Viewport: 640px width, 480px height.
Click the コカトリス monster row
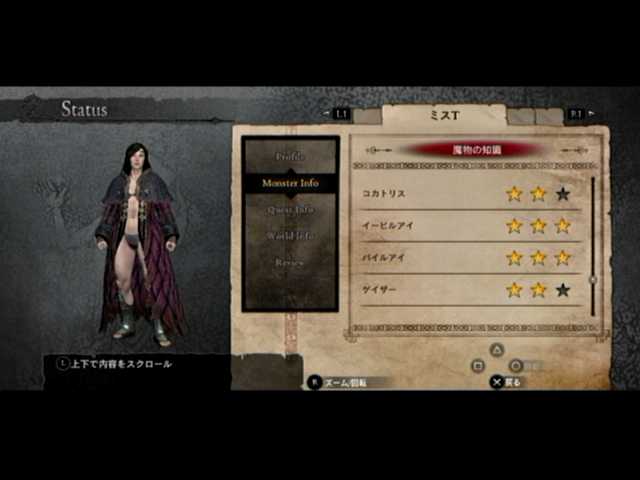point(470,193)
